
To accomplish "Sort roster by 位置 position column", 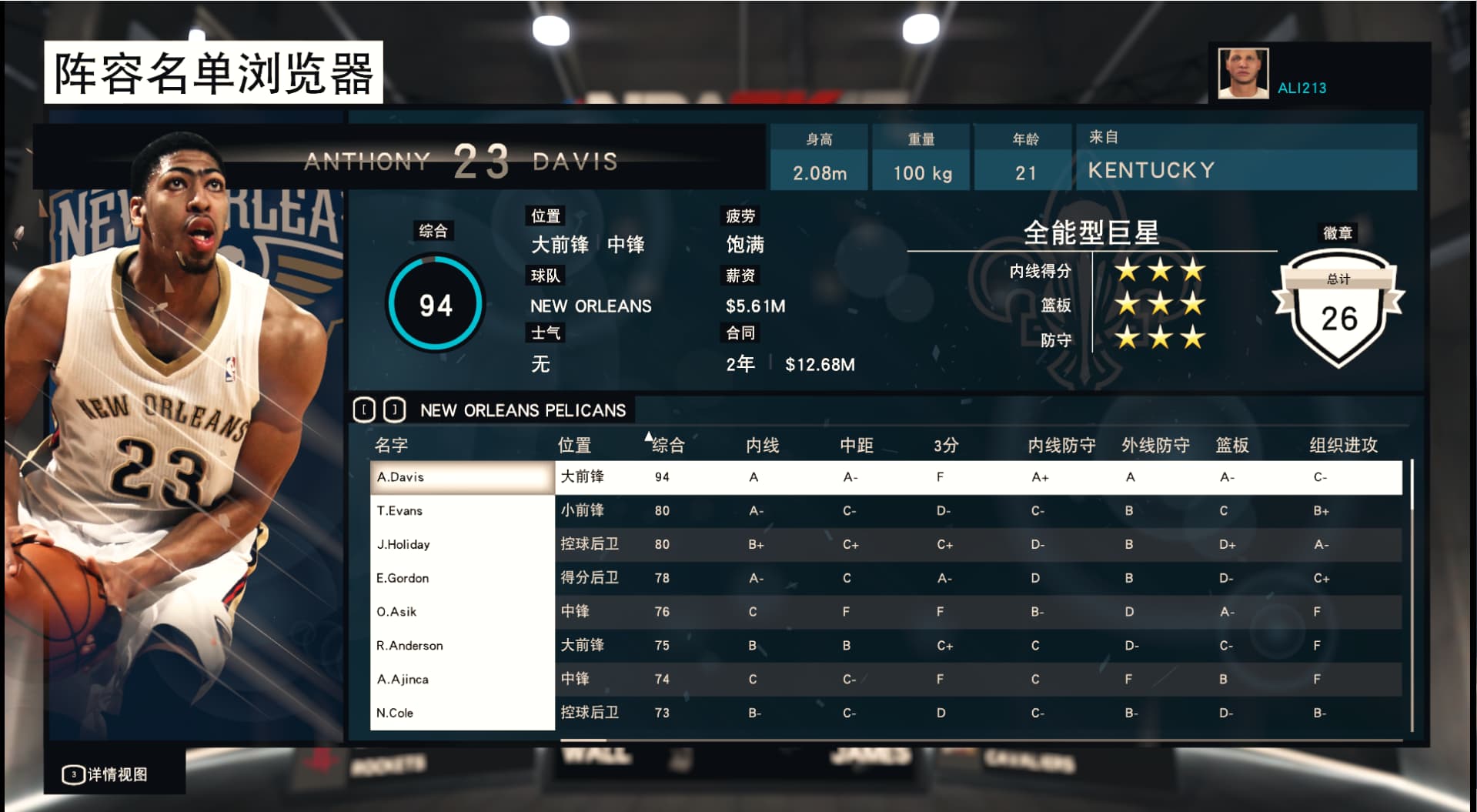I will [574, 445].
